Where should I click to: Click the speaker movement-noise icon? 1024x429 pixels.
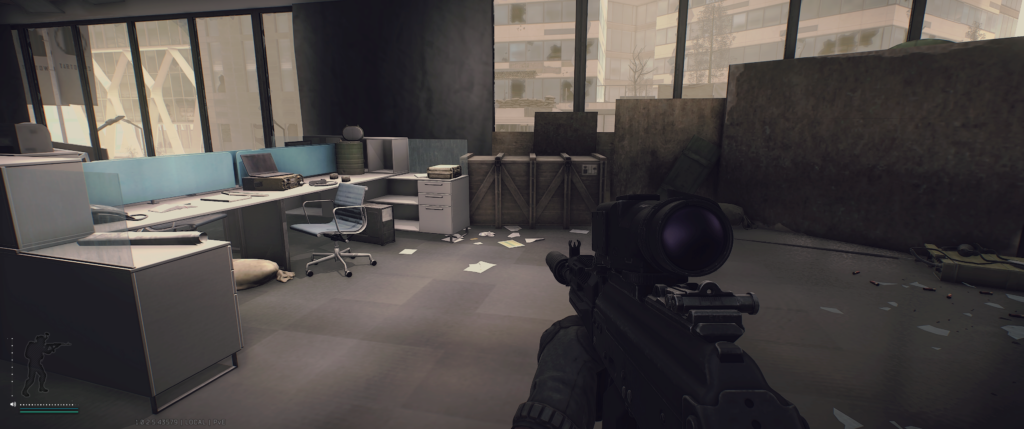pos(13,404)
